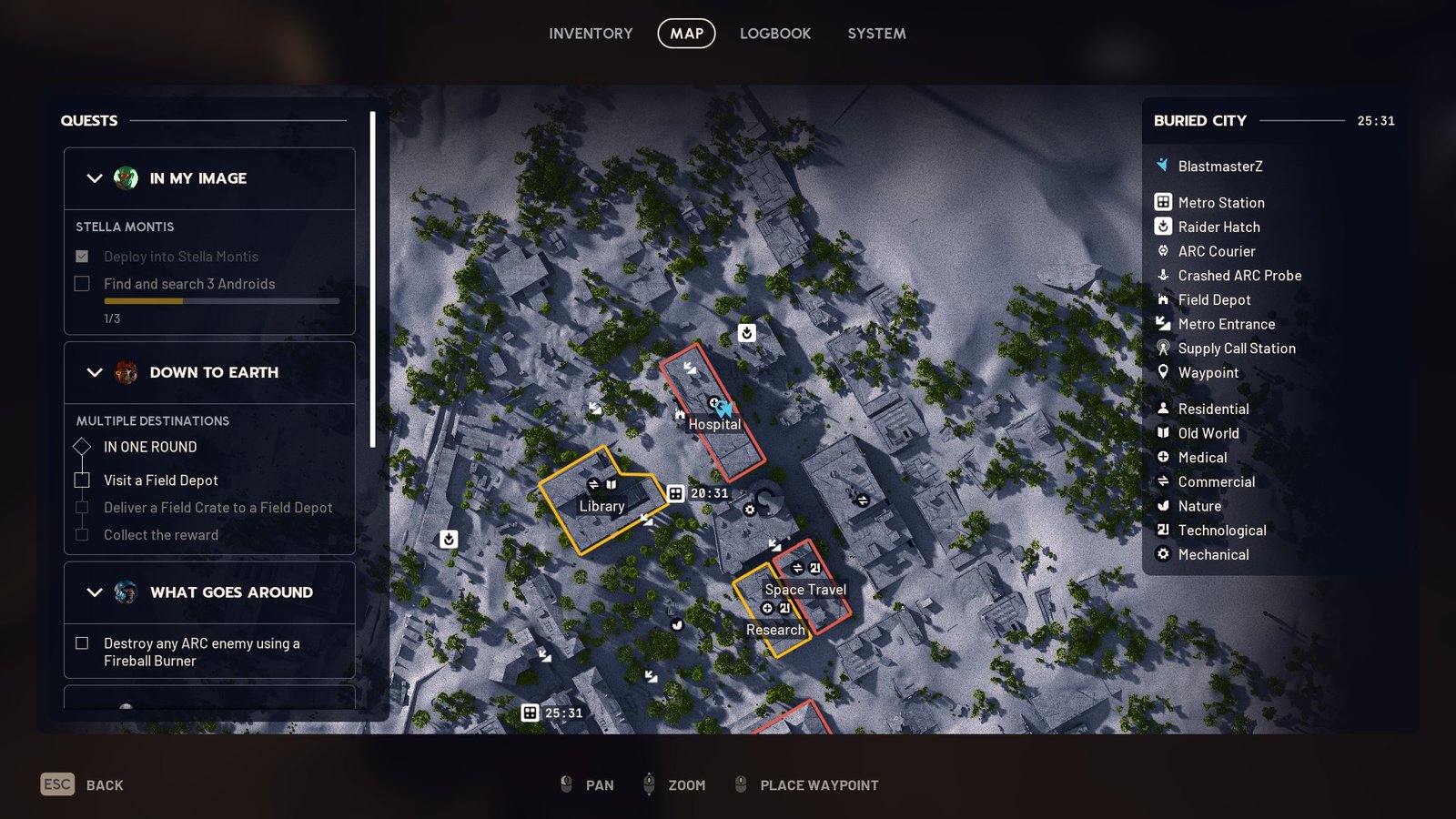
Task: Click the Supply Call Station legend icon
Action: [x=1162, y=349]
